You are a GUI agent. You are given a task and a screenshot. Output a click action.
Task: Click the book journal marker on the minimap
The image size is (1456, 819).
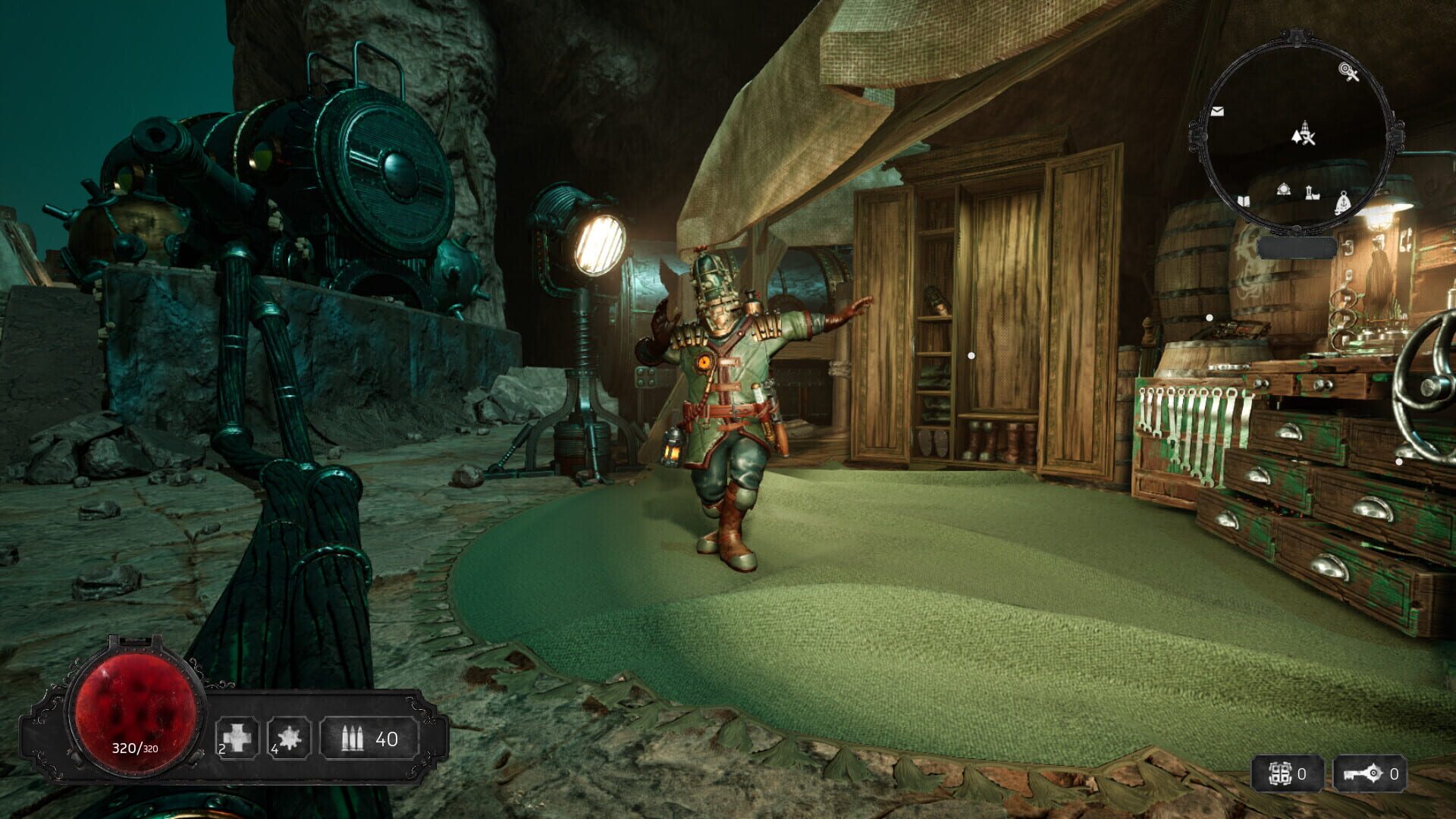1244,201
